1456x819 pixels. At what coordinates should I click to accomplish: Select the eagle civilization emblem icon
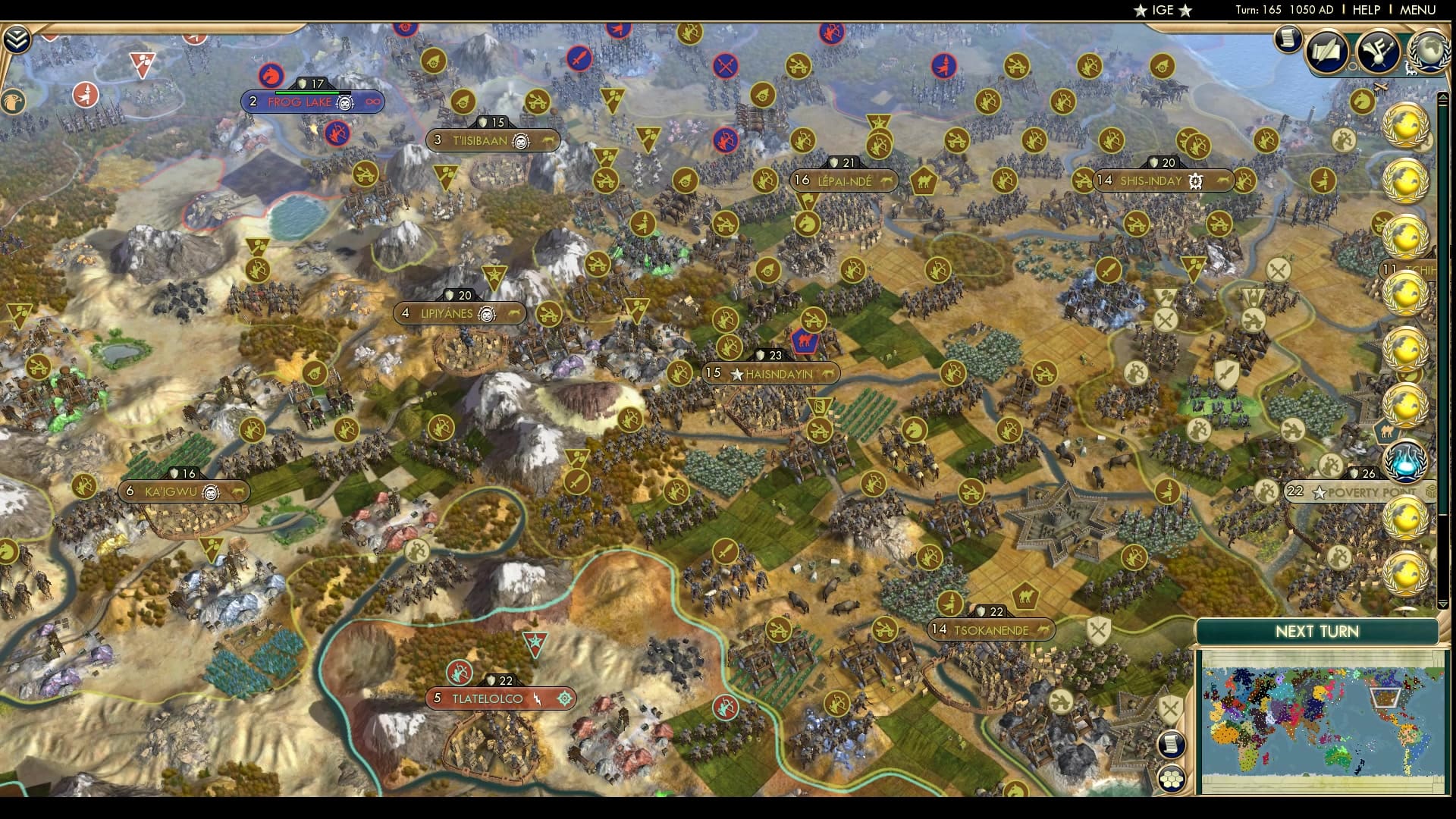click(x=13, y=101)
